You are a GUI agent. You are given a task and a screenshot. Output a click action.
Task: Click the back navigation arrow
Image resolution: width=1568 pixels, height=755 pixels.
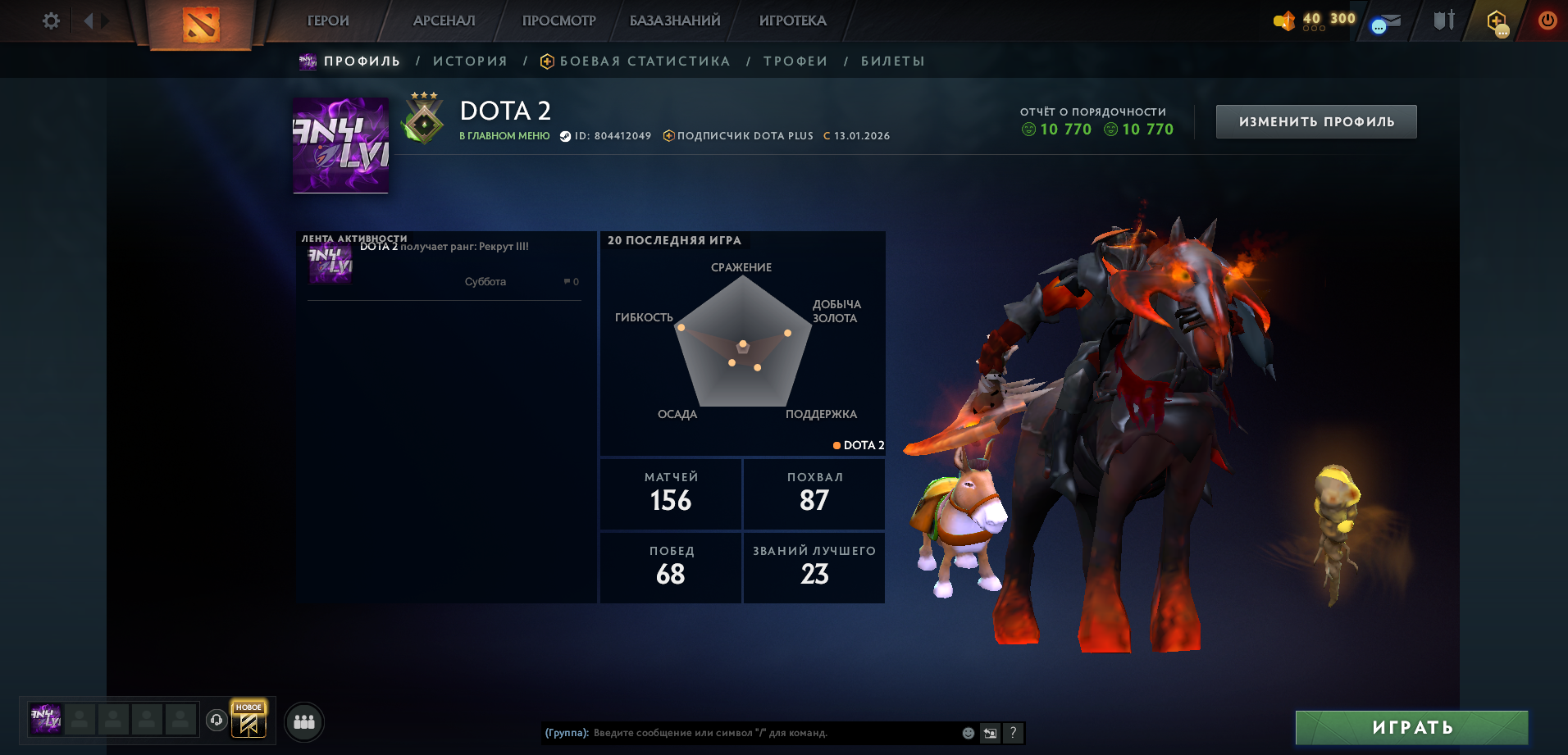click(x=90, y=20)
